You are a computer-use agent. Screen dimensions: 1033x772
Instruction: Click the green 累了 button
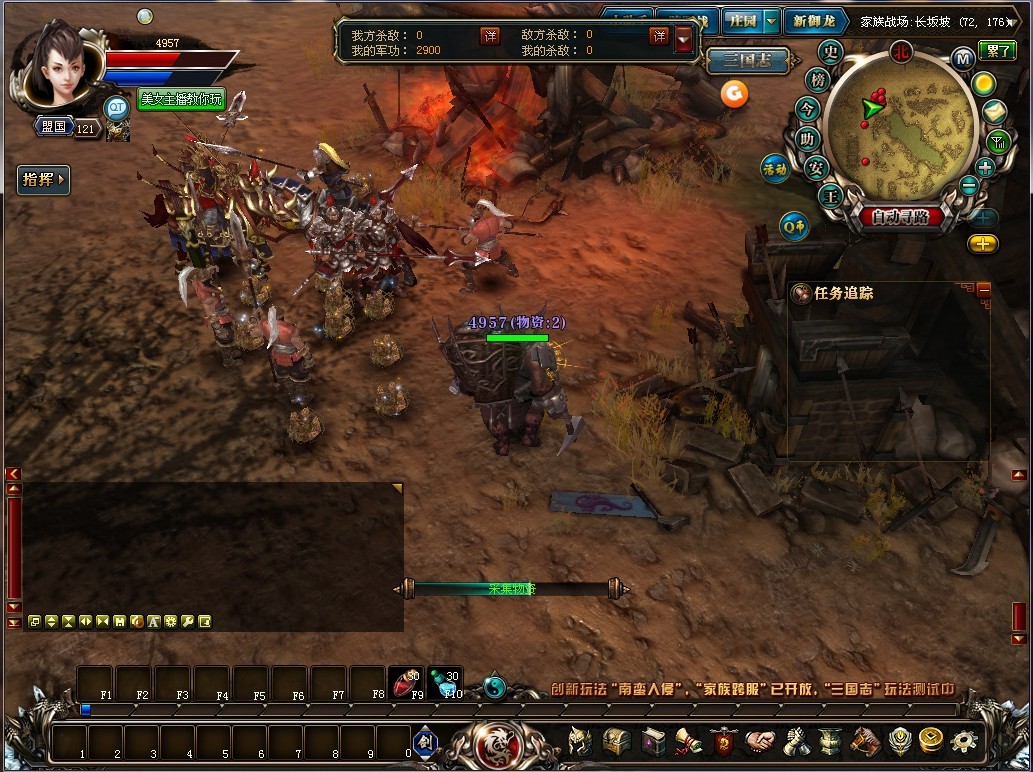tap(996, 51)
